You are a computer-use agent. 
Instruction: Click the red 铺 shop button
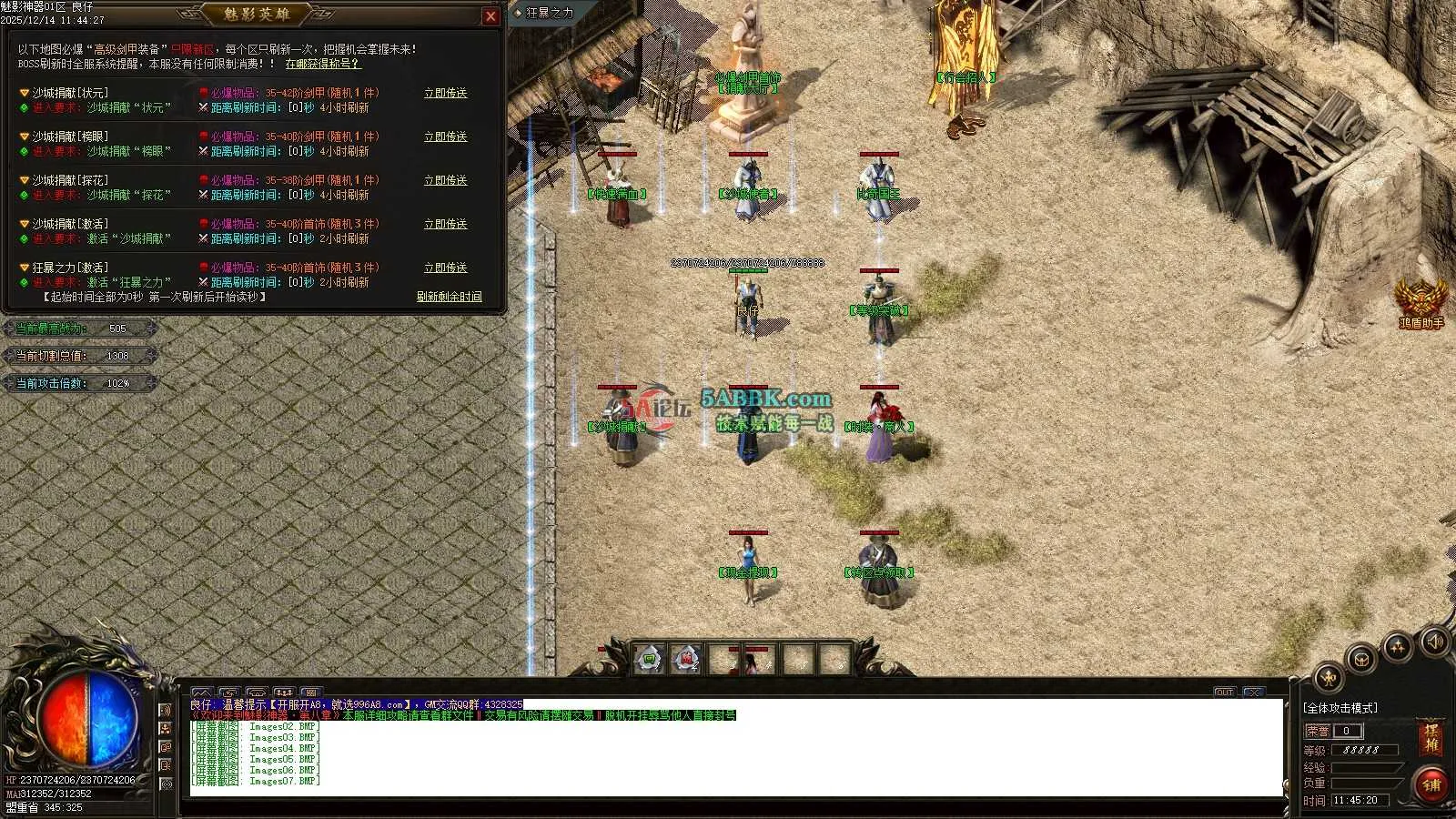[x=1431, y=784]
